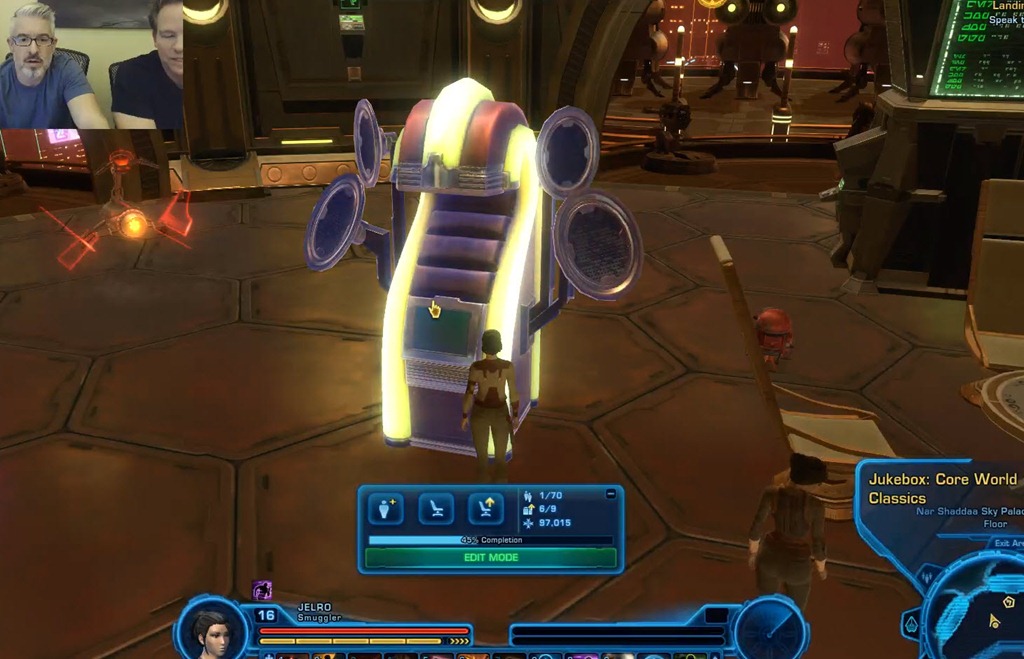Select the plain chair decoration icon
1024x659 pixels.
tap(436, 509)
